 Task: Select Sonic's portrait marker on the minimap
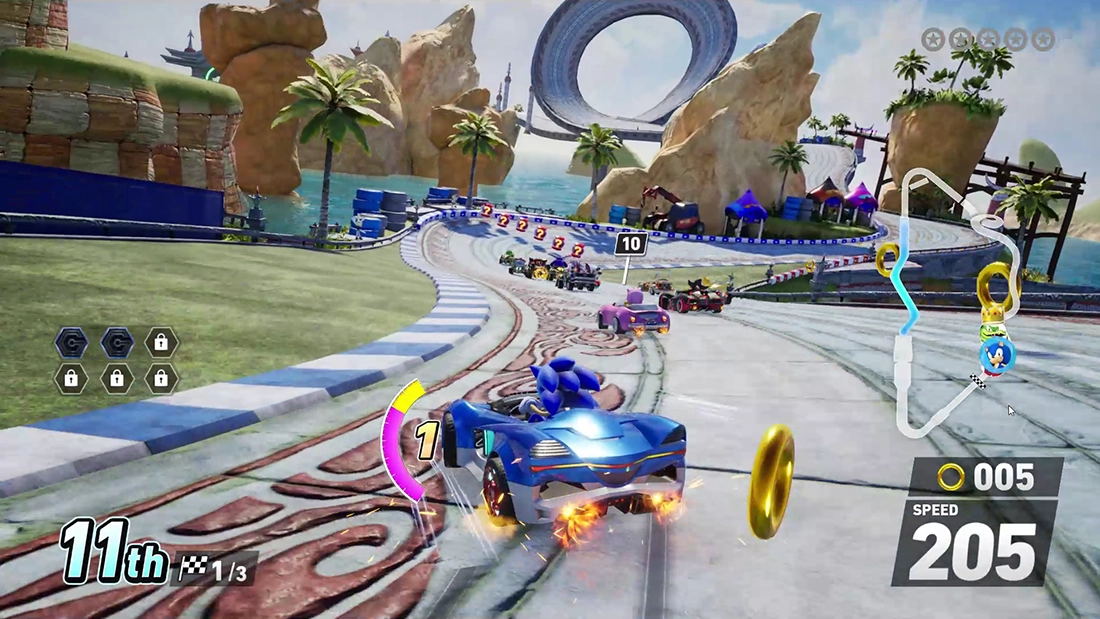996,353
